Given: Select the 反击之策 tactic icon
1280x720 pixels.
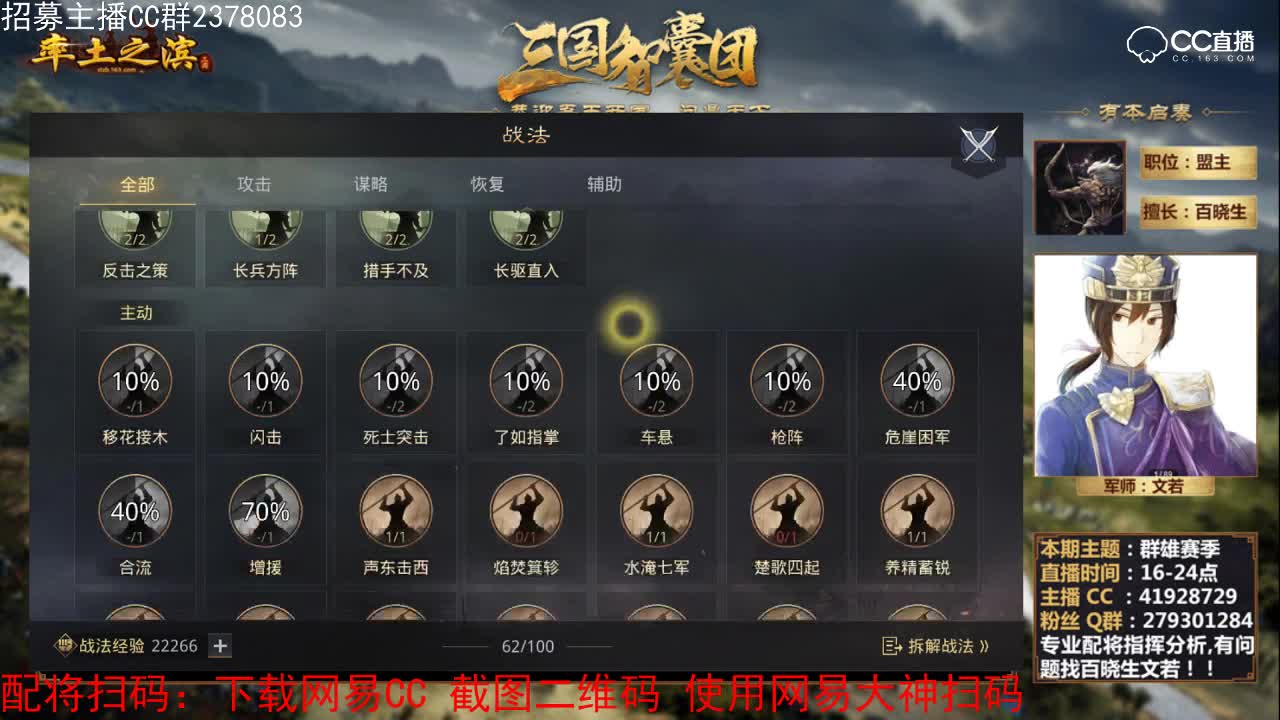Looking at the screenshot, I should [135, 230].
